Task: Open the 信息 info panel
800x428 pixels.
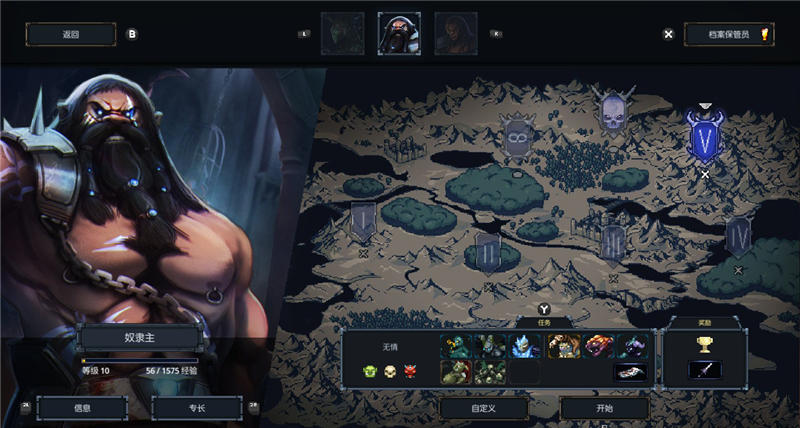Action: [83, 408]
